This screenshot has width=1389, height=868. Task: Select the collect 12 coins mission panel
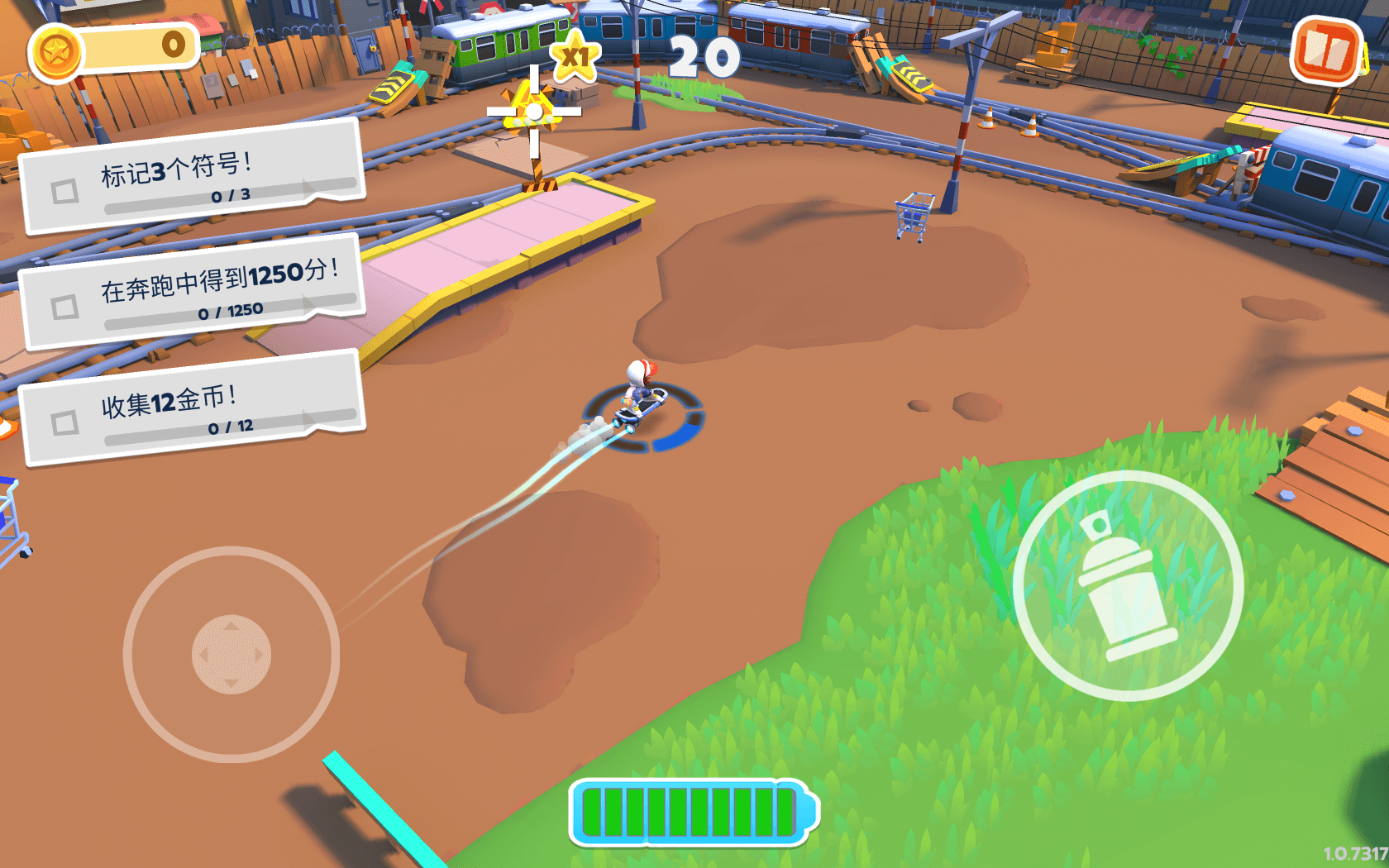193,408
